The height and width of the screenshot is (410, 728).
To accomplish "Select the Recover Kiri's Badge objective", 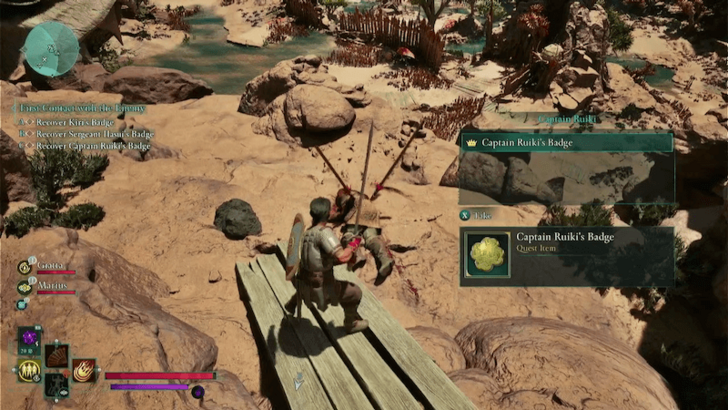I will [x=74, y=120].
